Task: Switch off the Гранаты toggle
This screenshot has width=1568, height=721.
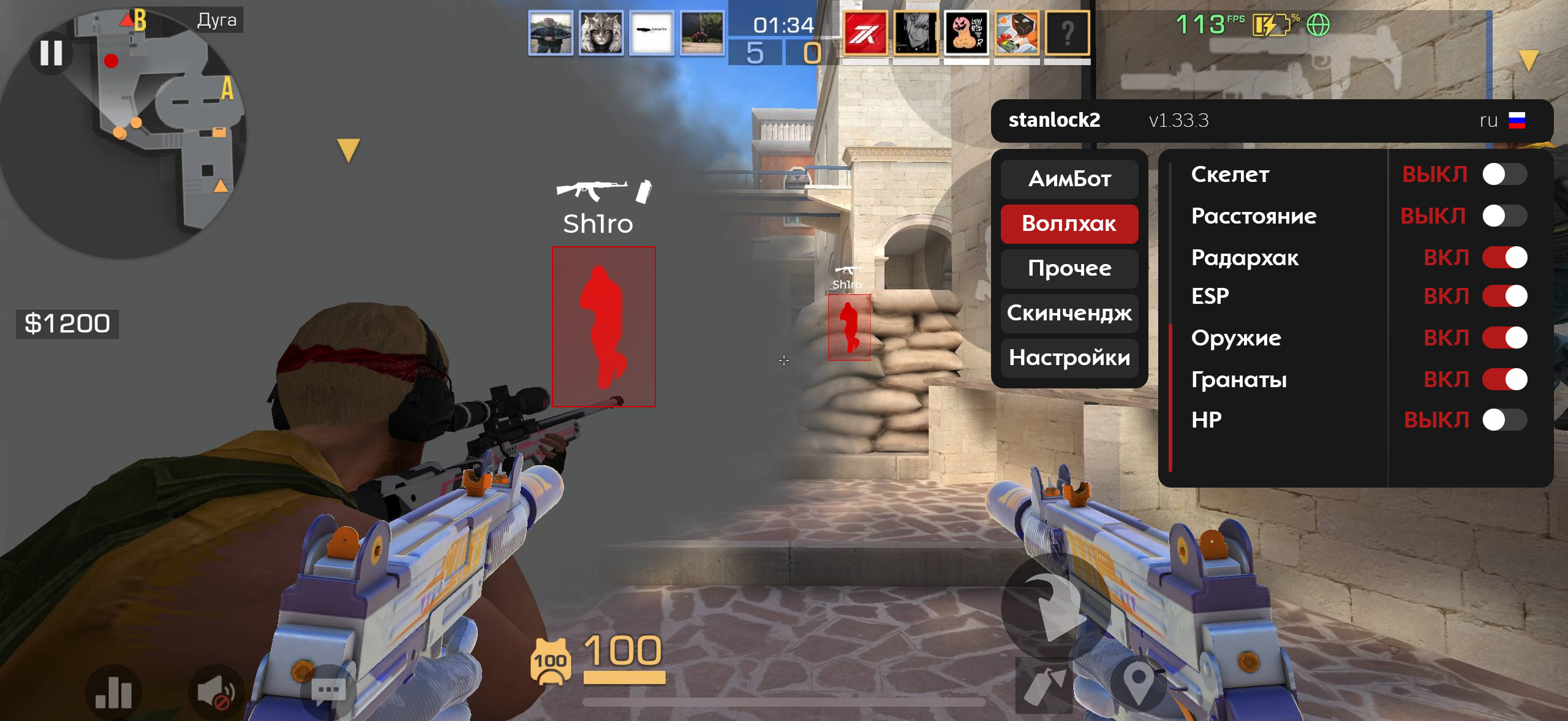Action: click(1504, 379)
